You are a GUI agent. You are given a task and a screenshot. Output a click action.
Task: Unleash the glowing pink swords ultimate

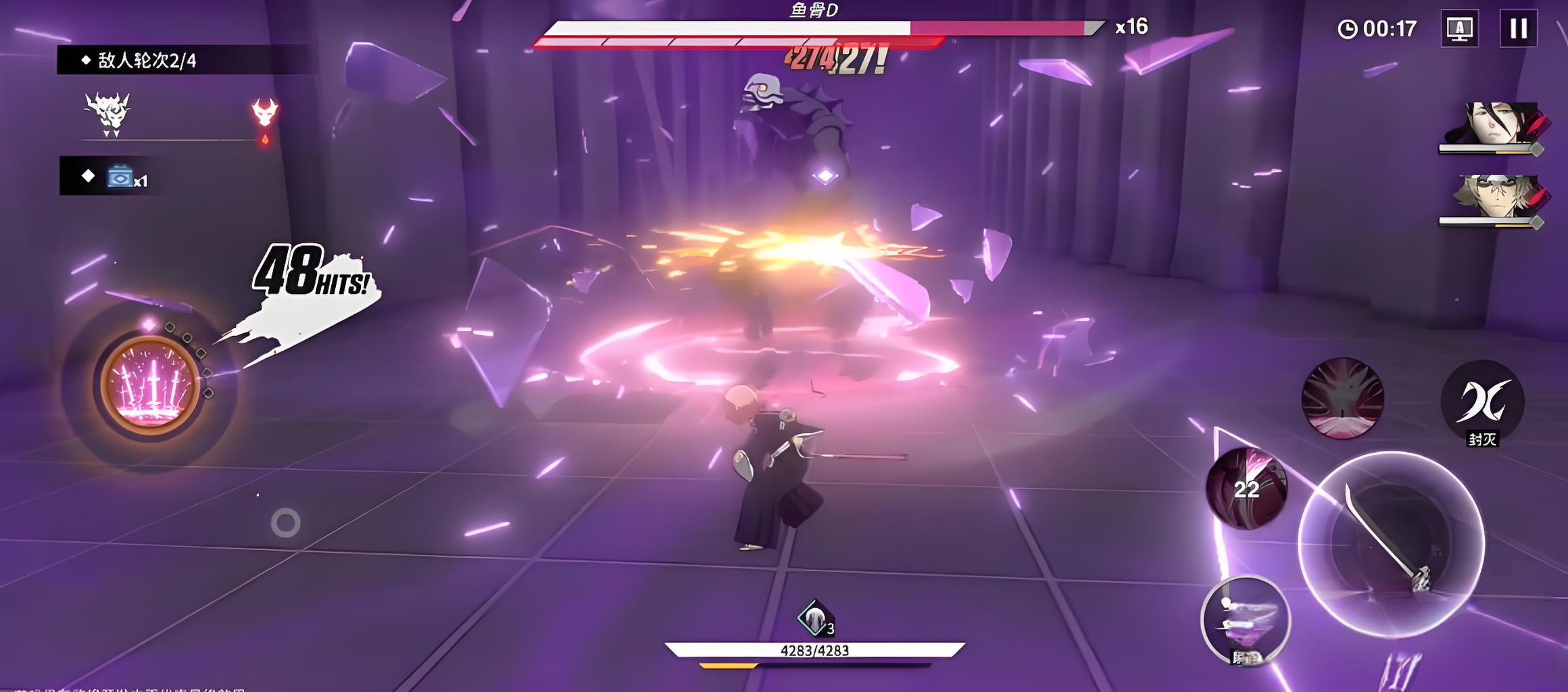tap(150, 385)
